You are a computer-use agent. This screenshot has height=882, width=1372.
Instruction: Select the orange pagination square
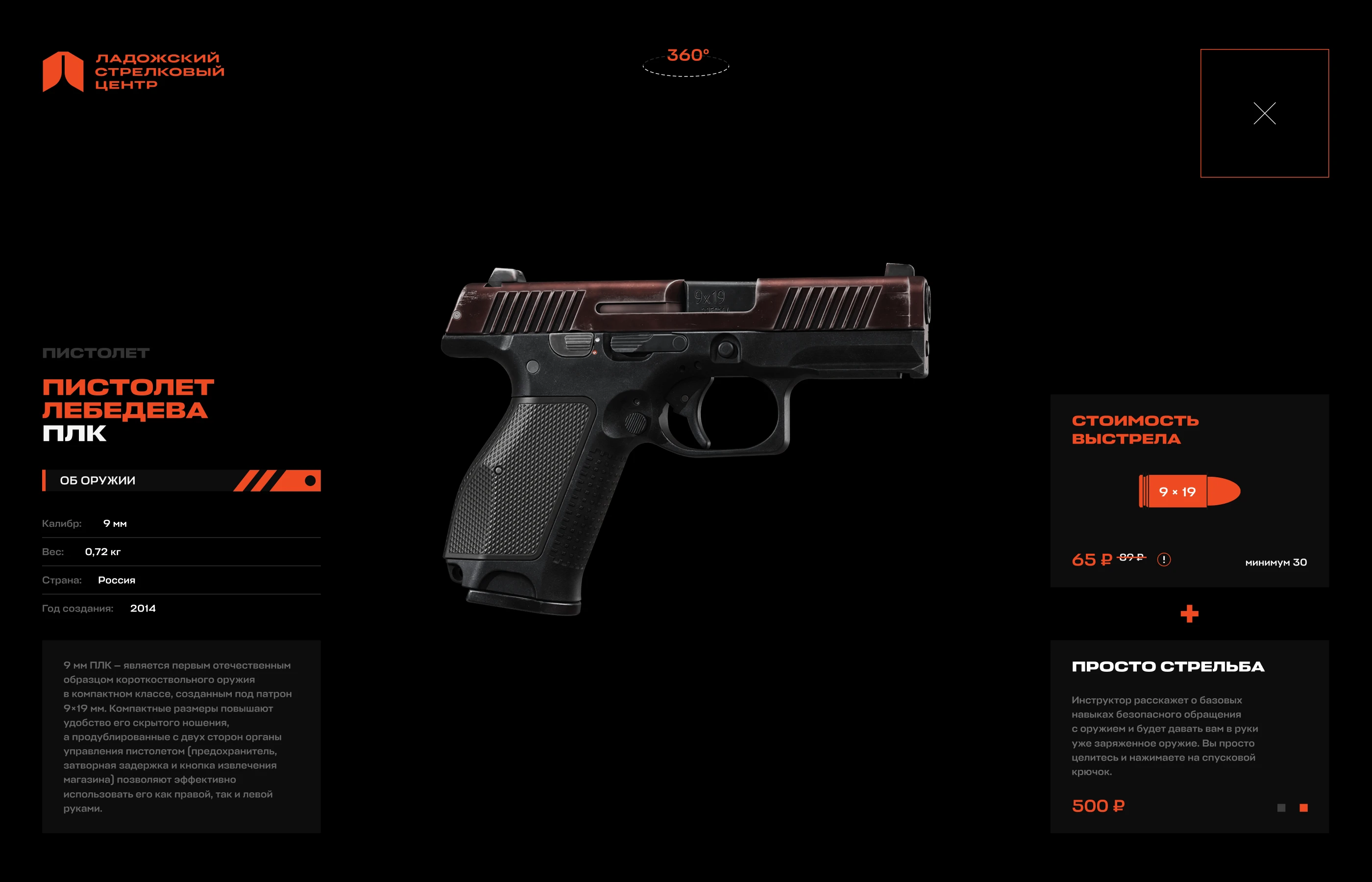1303,808
